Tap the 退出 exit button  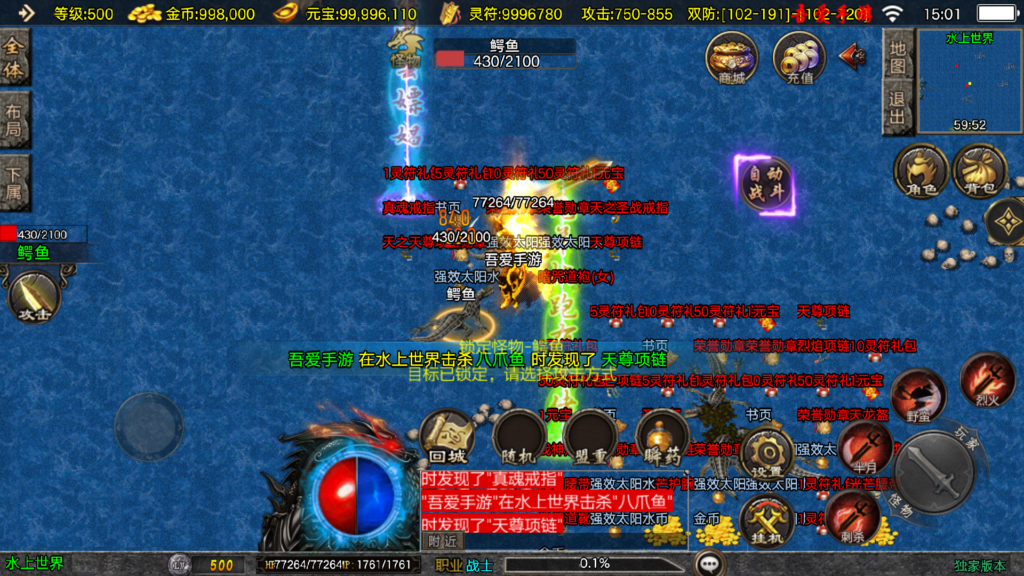click(x=897, y=108)
